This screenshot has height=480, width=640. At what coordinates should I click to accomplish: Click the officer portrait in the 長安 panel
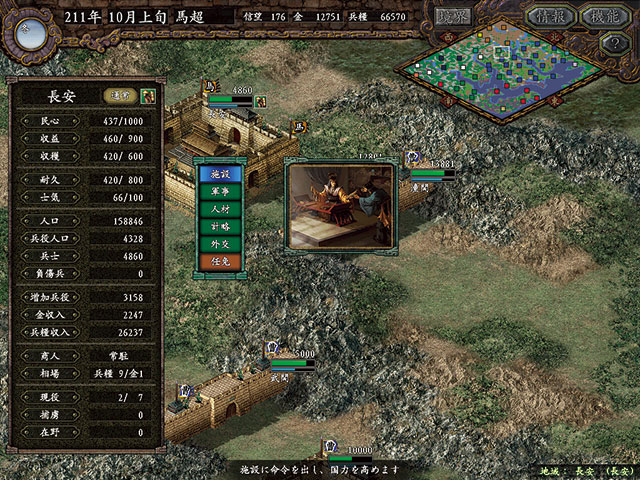click(x=148, y=96)
